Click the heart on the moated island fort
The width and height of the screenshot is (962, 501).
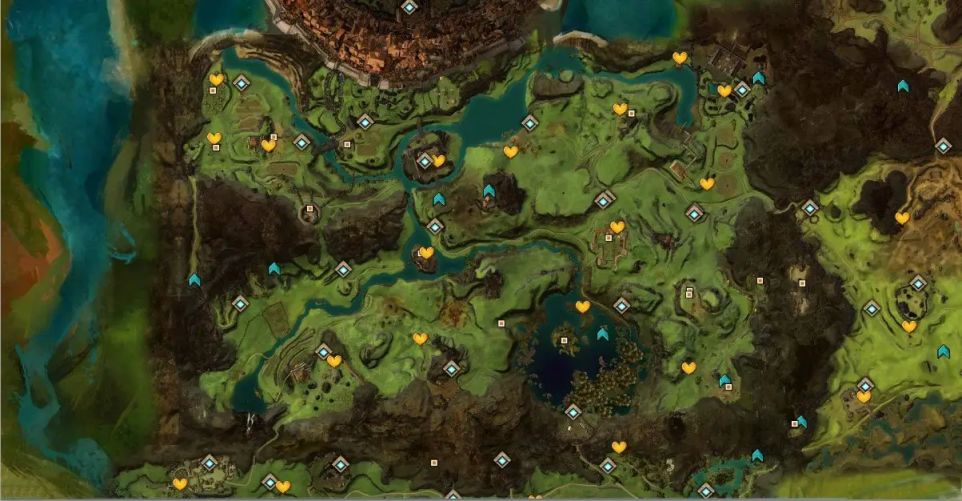click(x=438, y=160)
